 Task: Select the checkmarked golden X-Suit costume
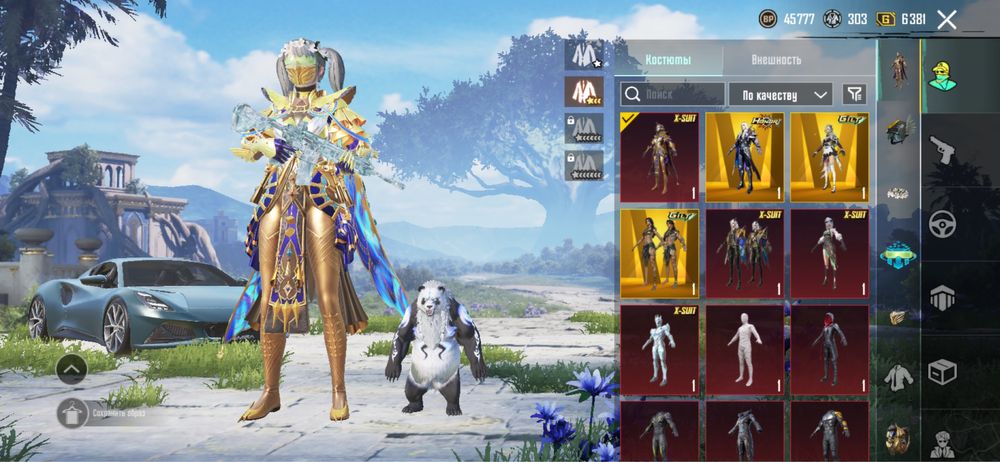(660, 157)
